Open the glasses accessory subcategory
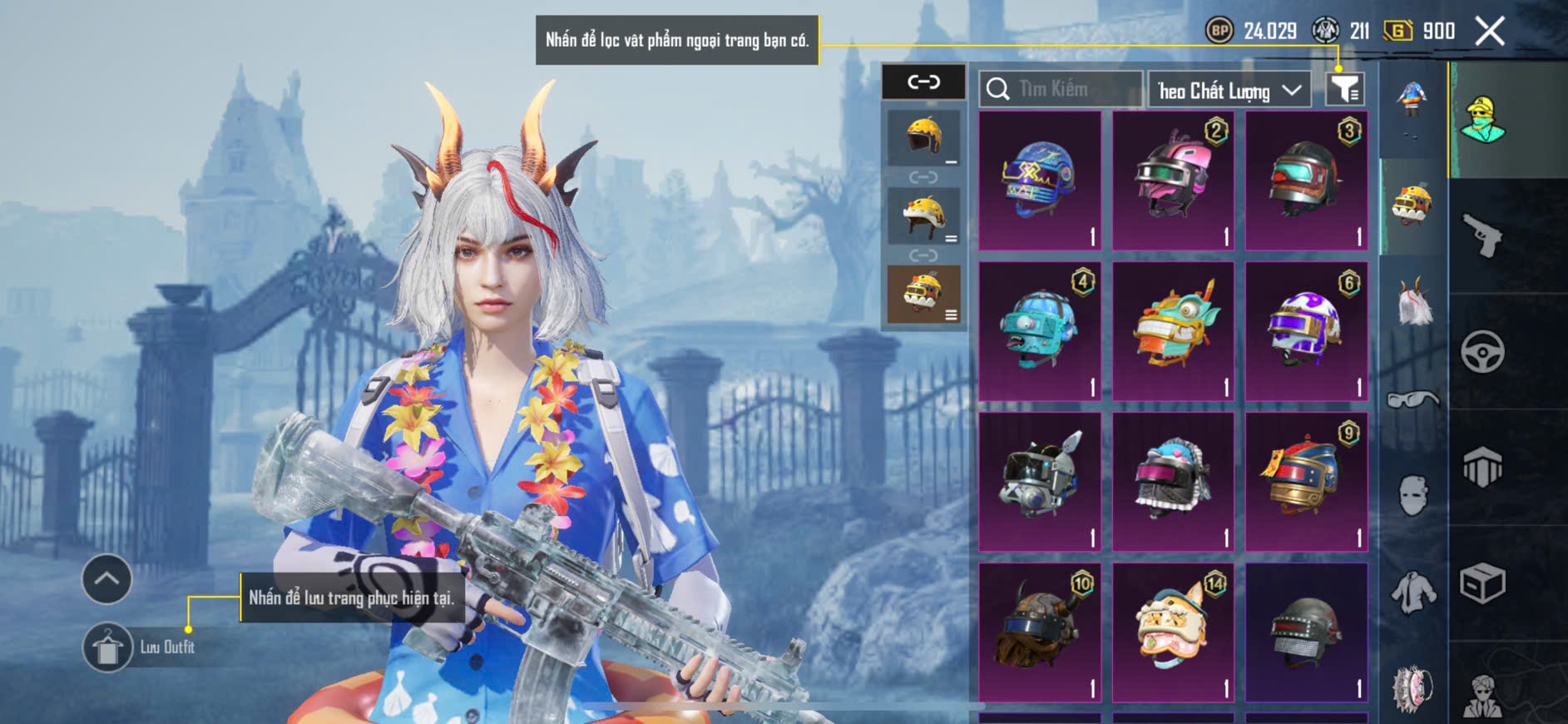Screen dimensions: 1568x724 point(1413,400)
